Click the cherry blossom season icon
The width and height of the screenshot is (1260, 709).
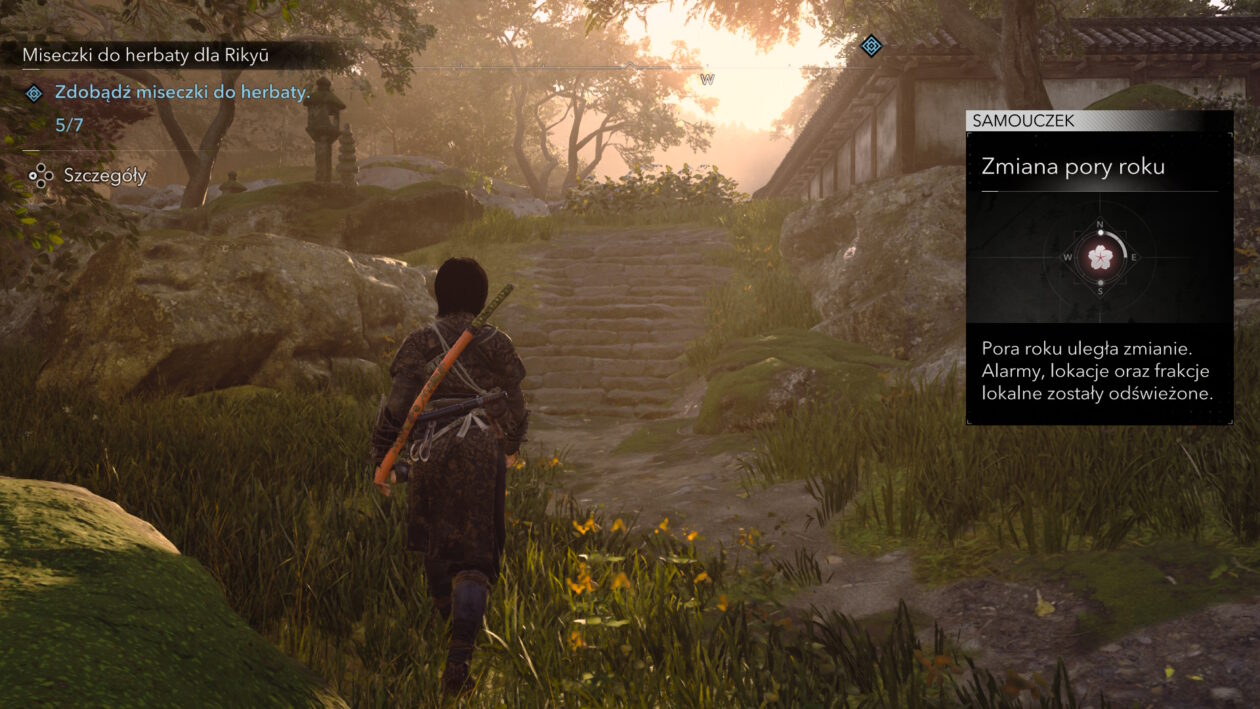1099,258
